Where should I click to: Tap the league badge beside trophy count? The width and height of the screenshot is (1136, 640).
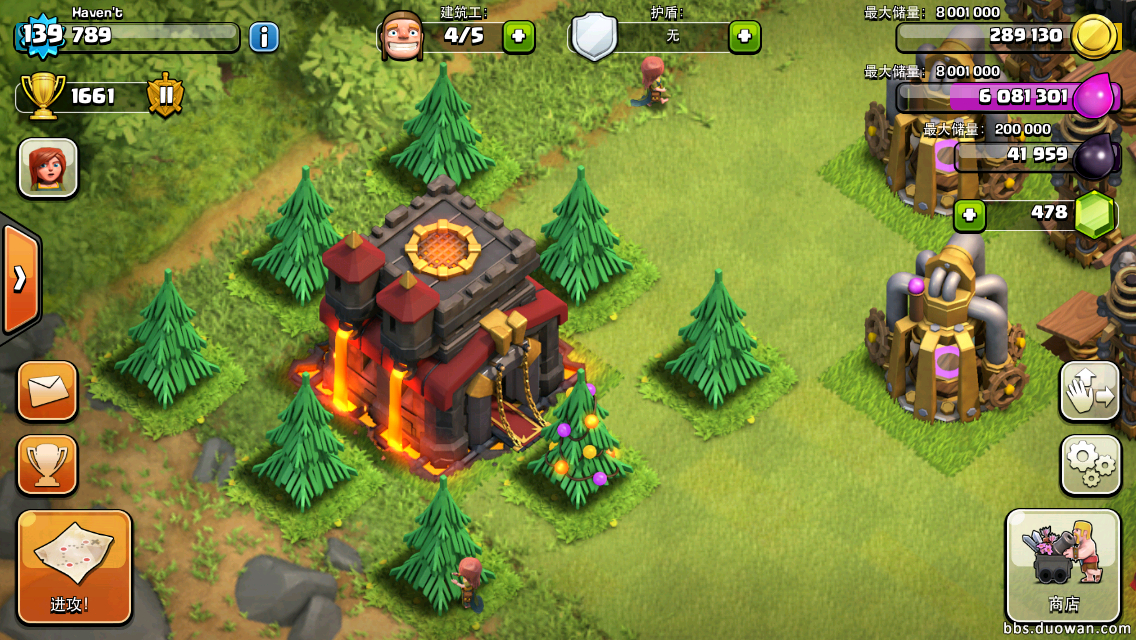pos(165,96)
